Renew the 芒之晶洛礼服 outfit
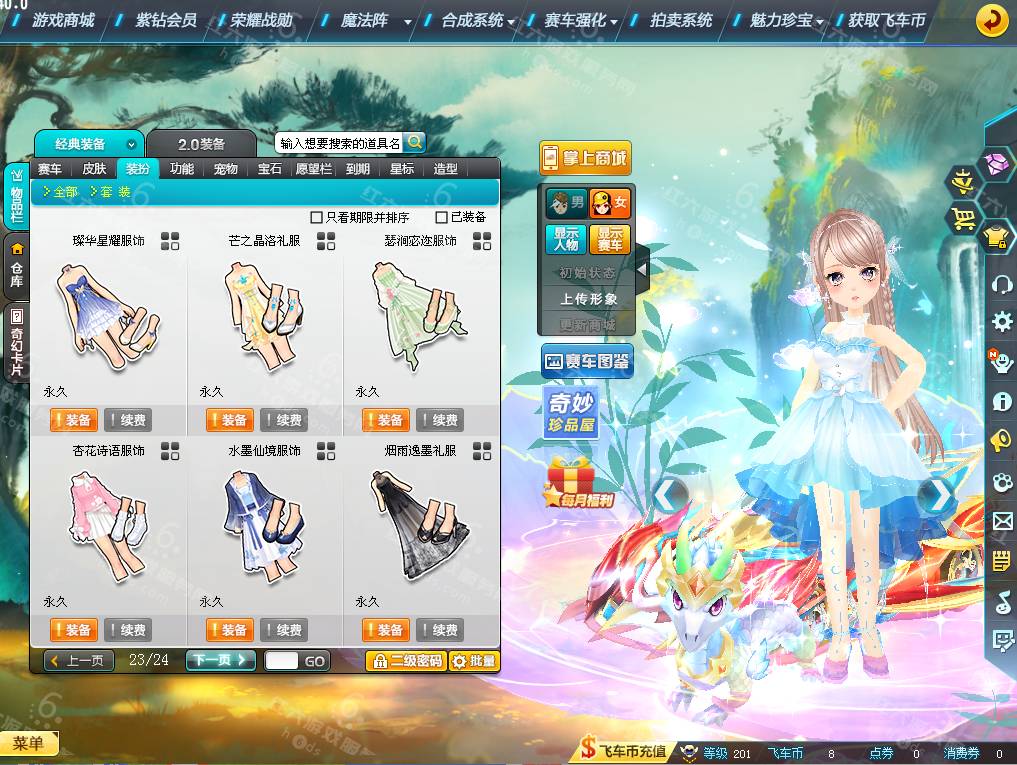Screen dimensions: 1017x765 point(283,420)
